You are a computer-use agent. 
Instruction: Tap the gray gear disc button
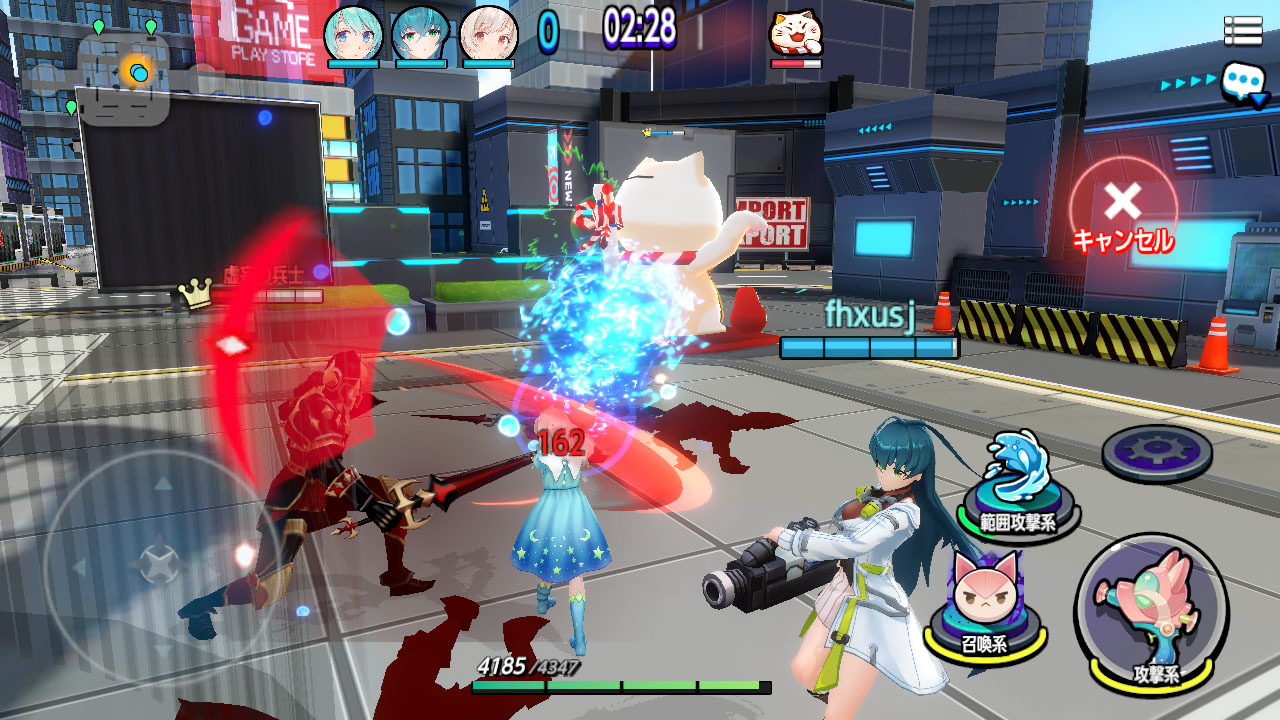click(1156, 453)
